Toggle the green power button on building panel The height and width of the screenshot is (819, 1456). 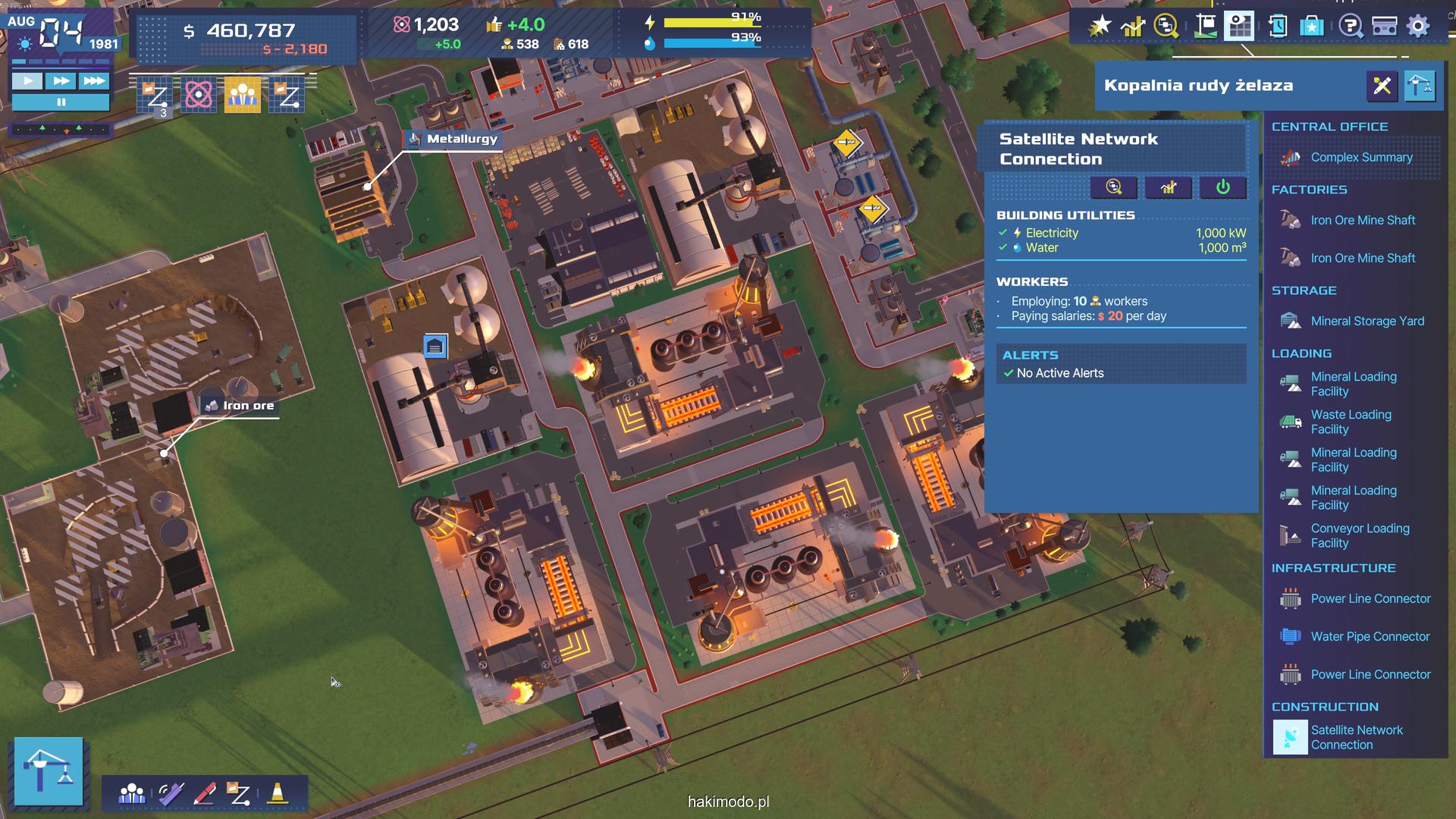[x=1222, y=187]
